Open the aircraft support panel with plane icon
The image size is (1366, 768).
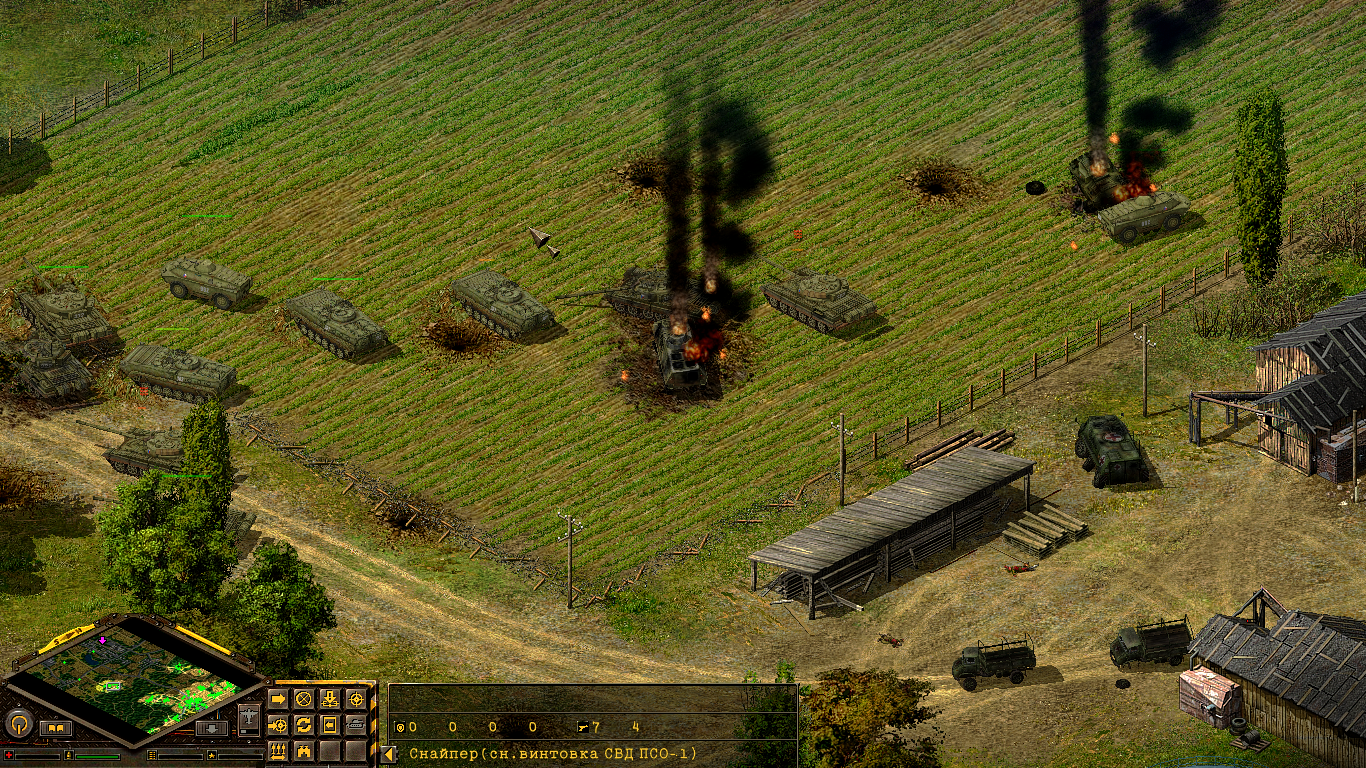tap(248, 717)
